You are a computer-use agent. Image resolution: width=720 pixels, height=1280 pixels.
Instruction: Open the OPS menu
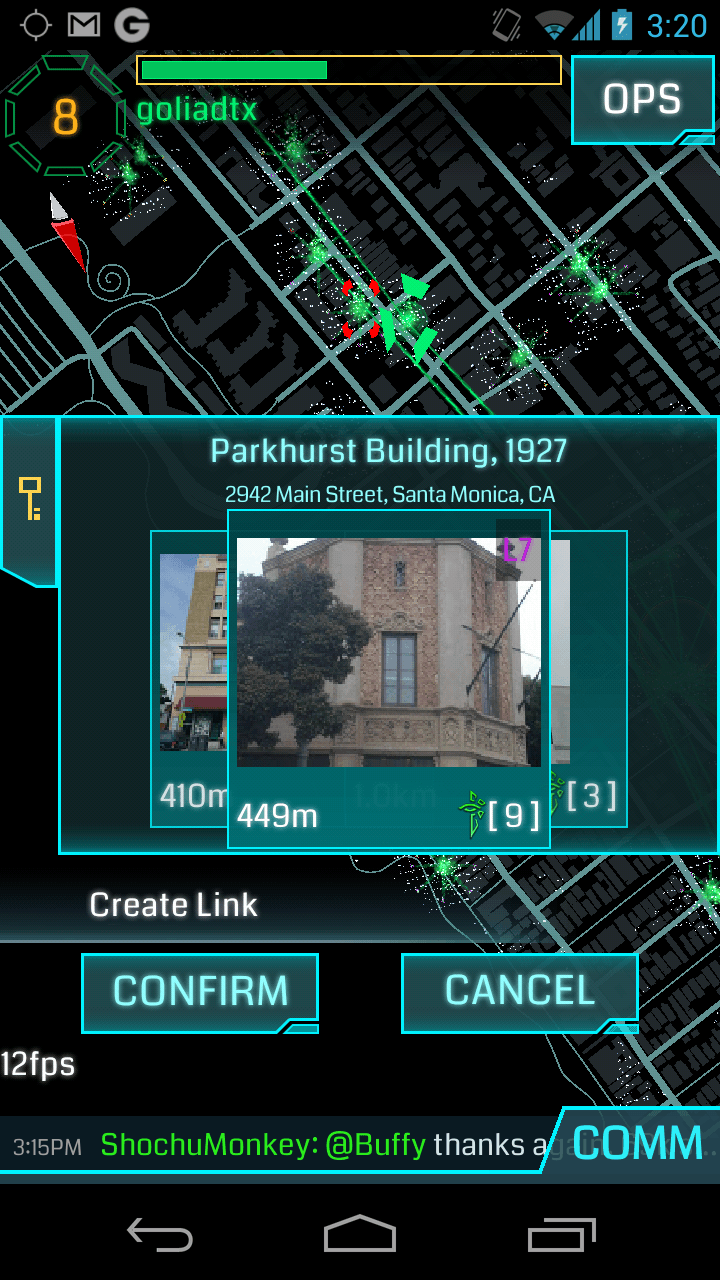click(x=642, y=99)
